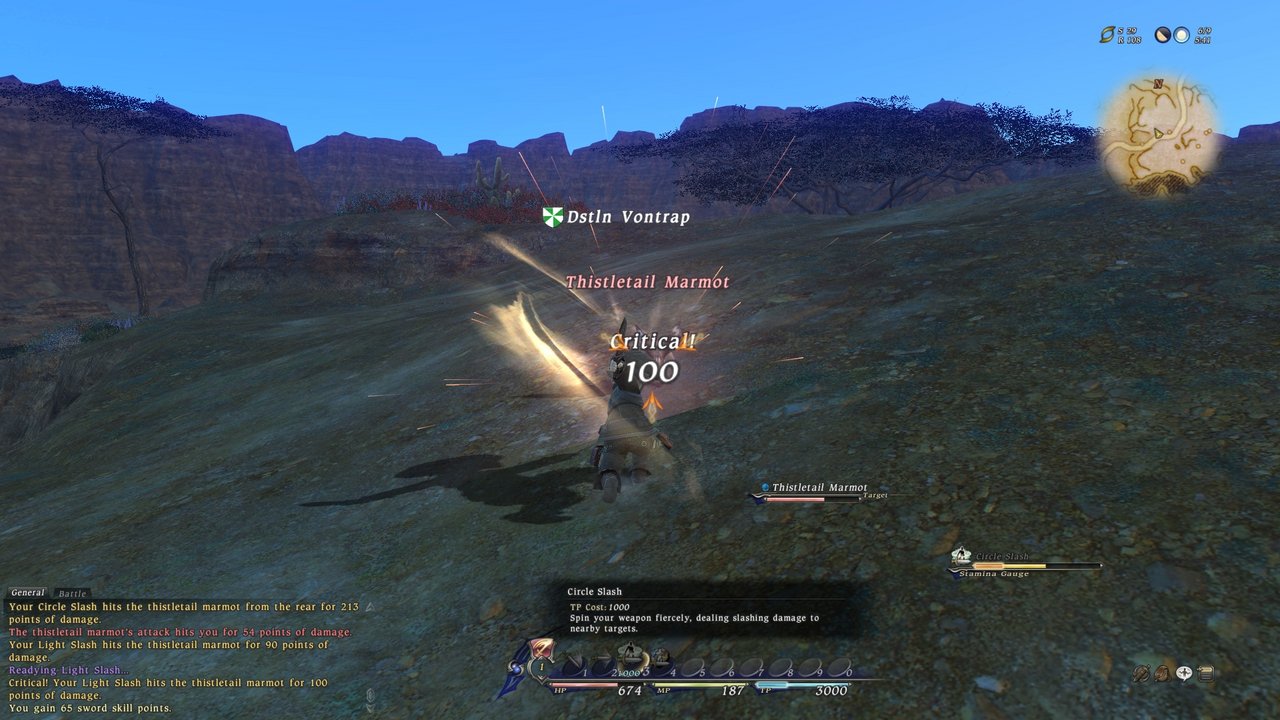1280x720 pixels.
Task: Select the General chat tab
Action: 28,593
